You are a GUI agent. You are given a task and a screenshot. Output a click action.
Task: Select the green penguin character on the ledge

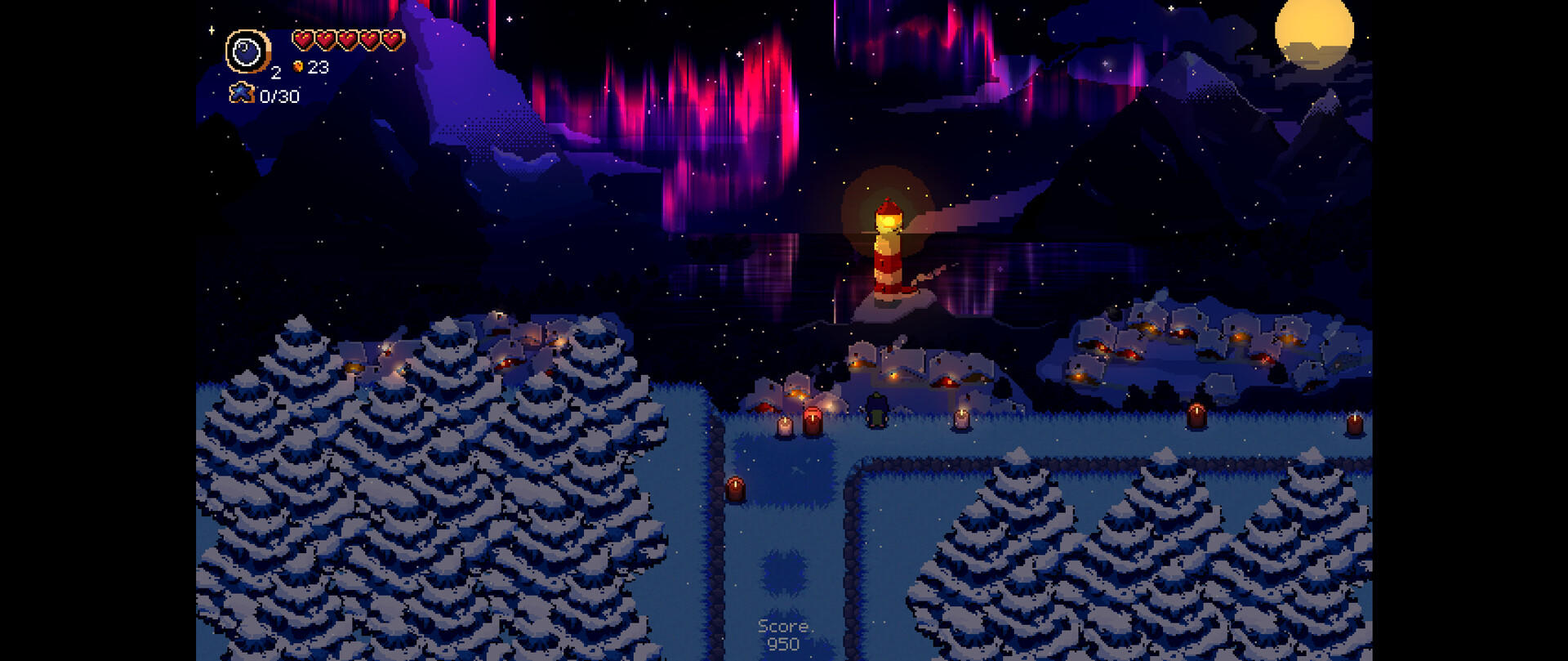pyautogui.click(x=876, y=409)
